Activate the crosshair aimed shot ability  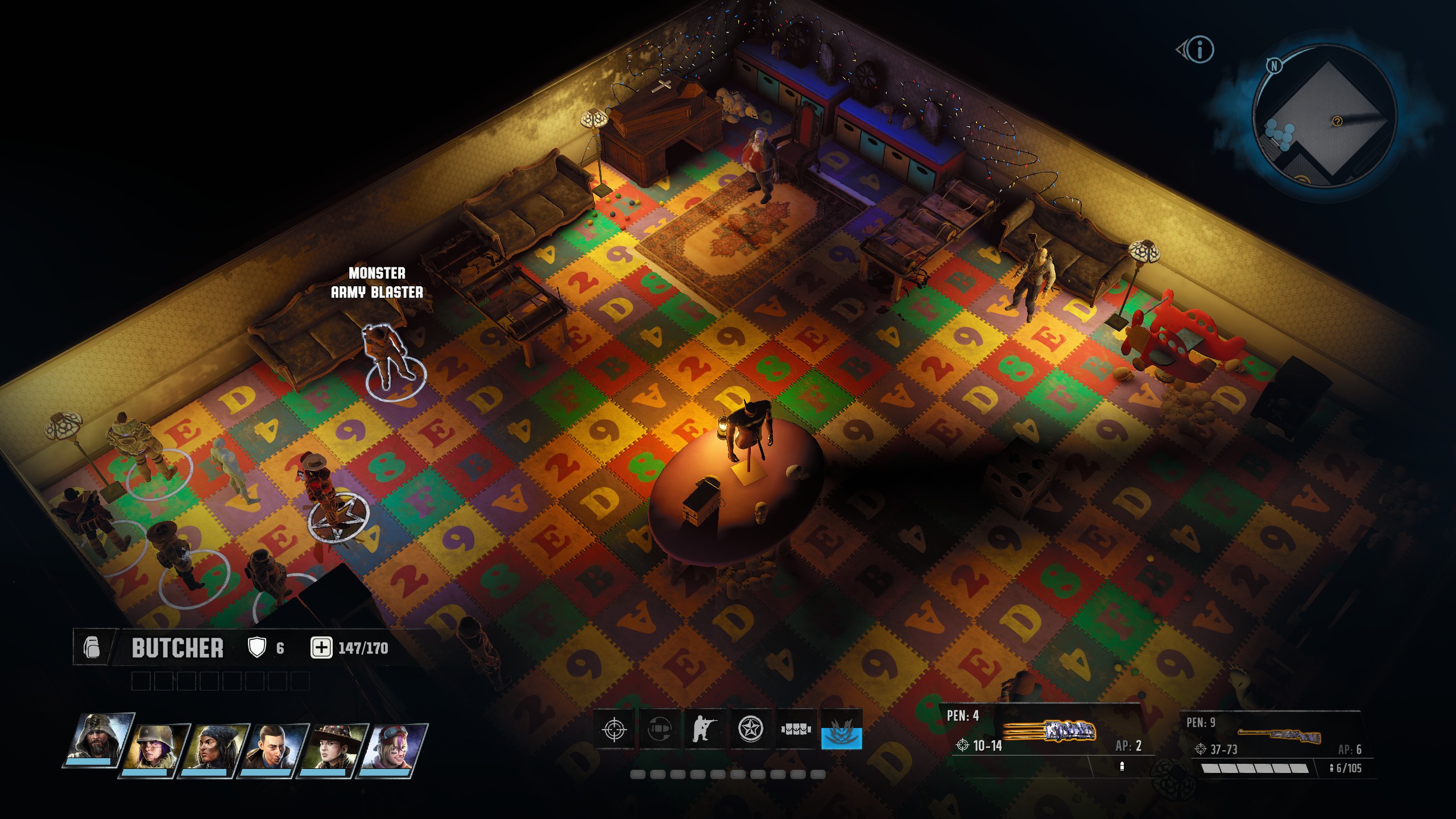614,729
